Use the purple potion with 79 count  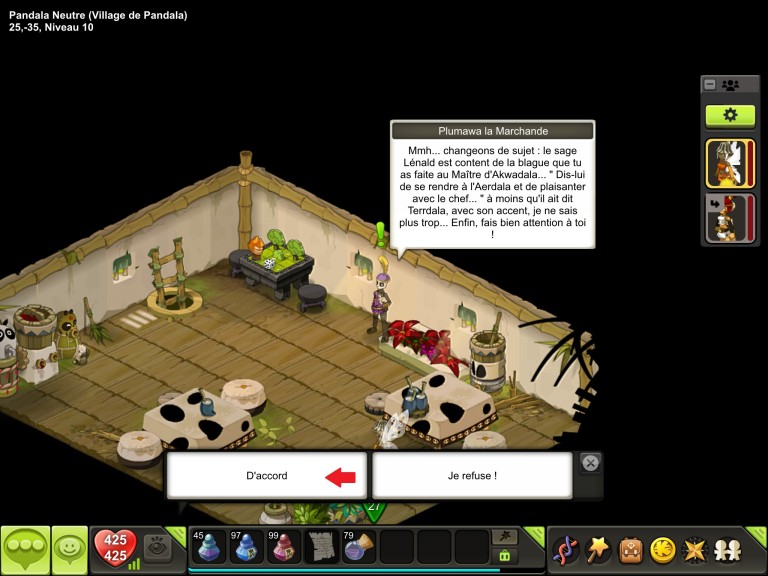coord(359,547)
